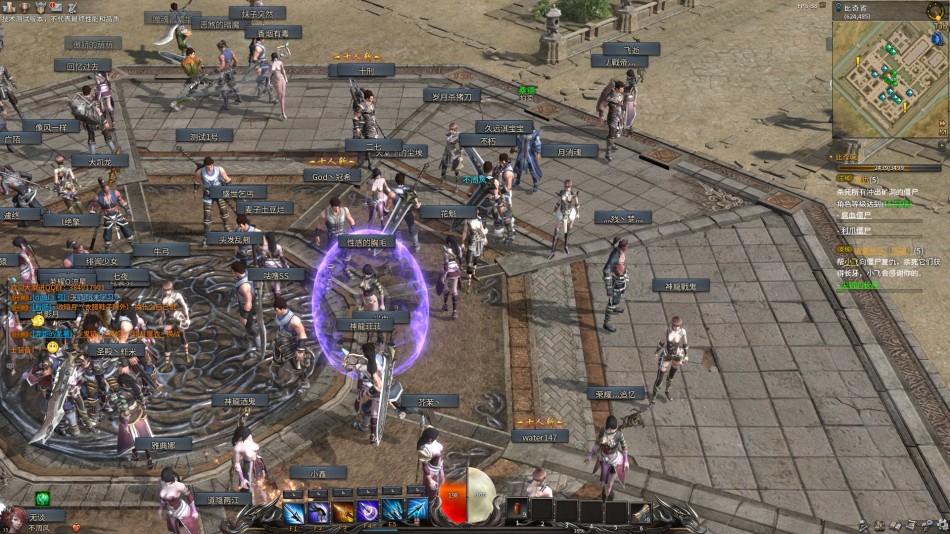Use the F2 dark raven skill
This screenshot has width=950, height=534.
tap(319, 512)
